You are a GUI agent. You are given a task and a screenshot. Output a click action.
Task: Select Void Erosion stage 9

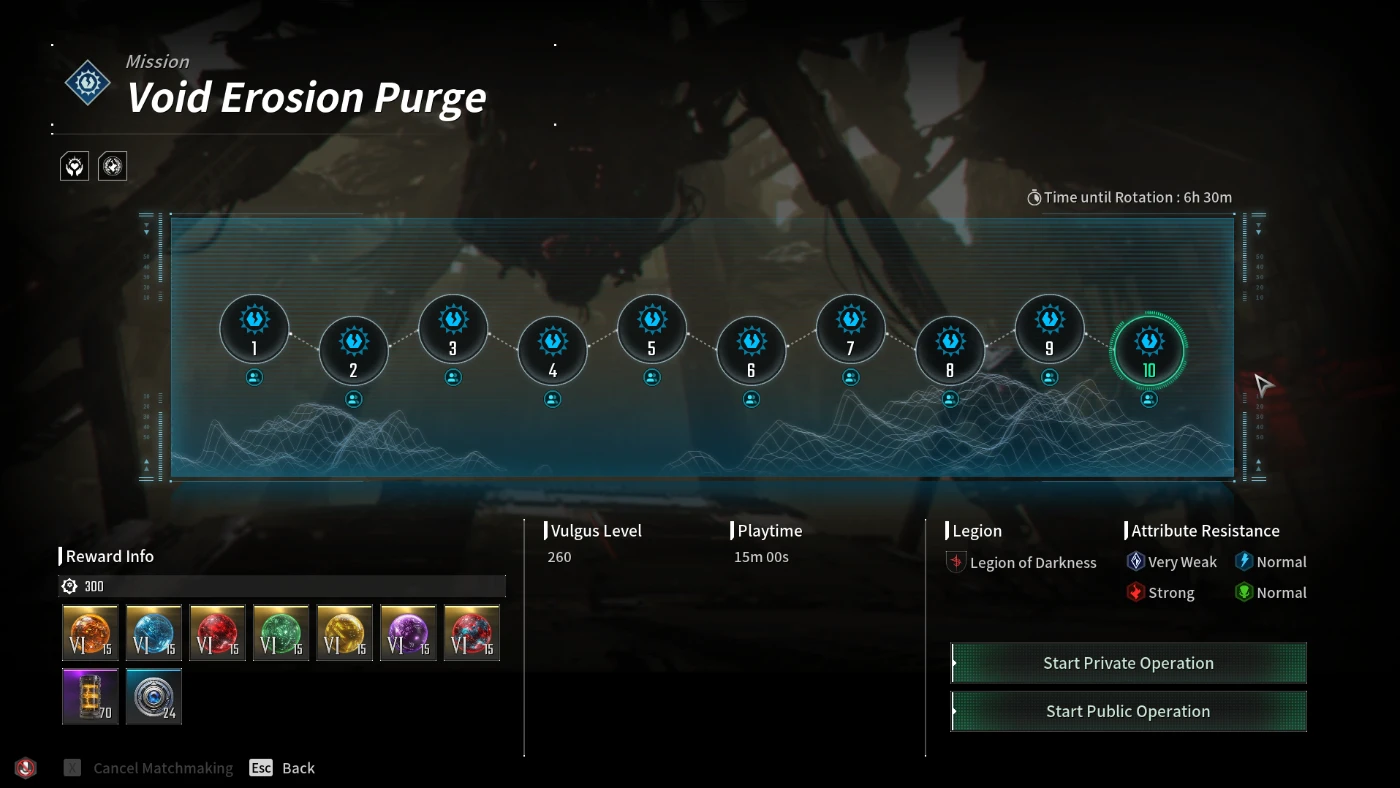[1049, 329]
